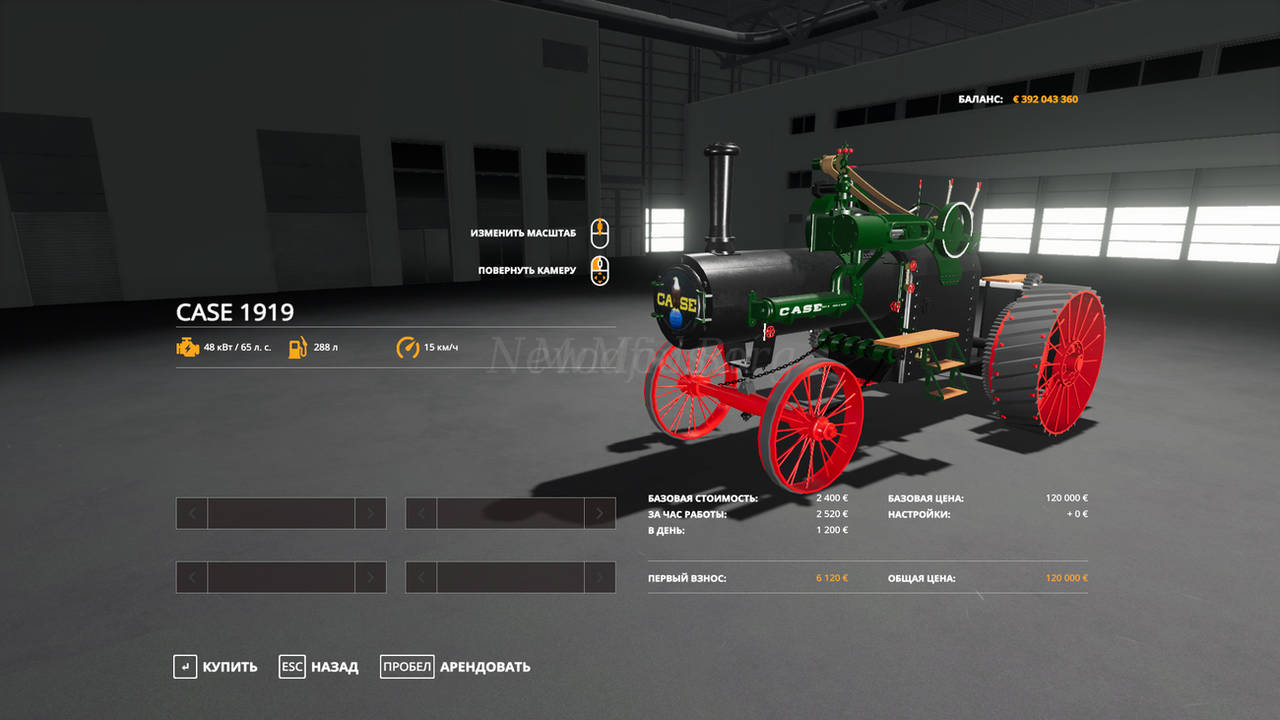This screenshot has height=720, width=1280.
Task: Go back using the НАЗАД button
Action: tap(319, 667)
